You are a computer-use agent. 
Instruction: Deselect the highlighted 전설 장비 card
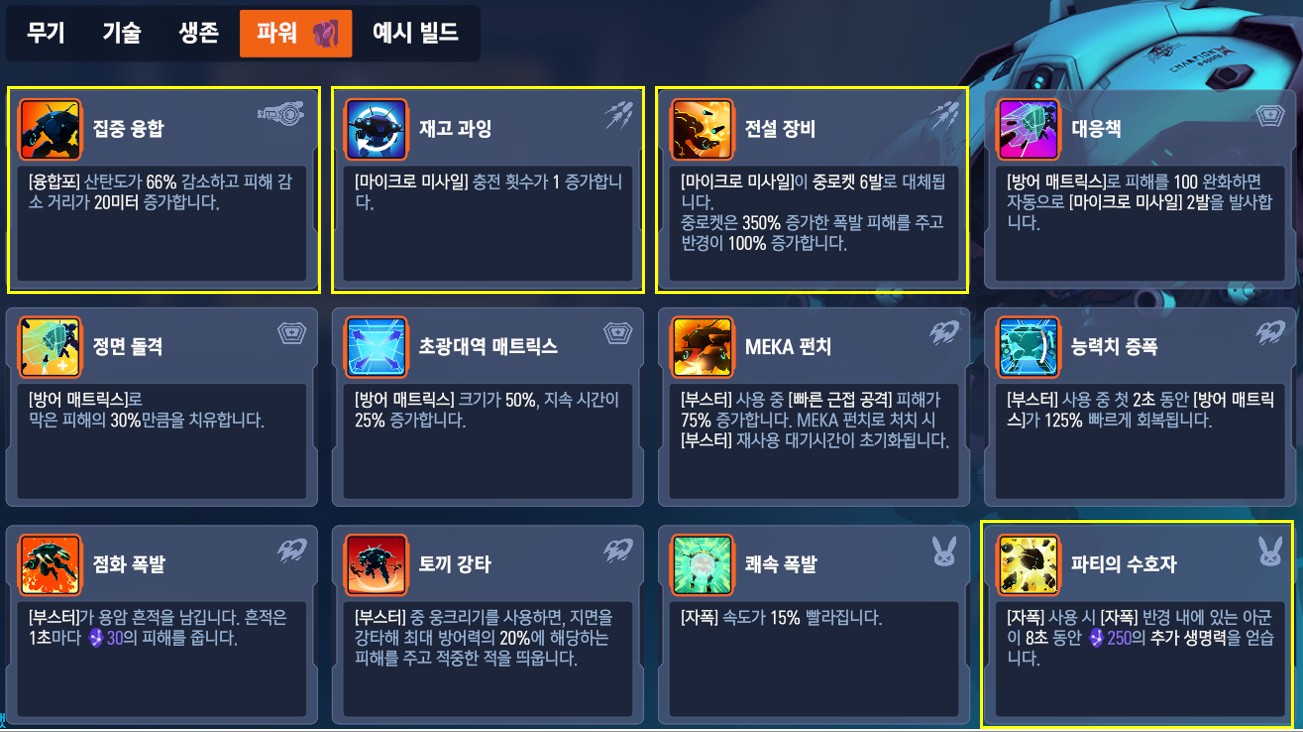click(812, 190)
